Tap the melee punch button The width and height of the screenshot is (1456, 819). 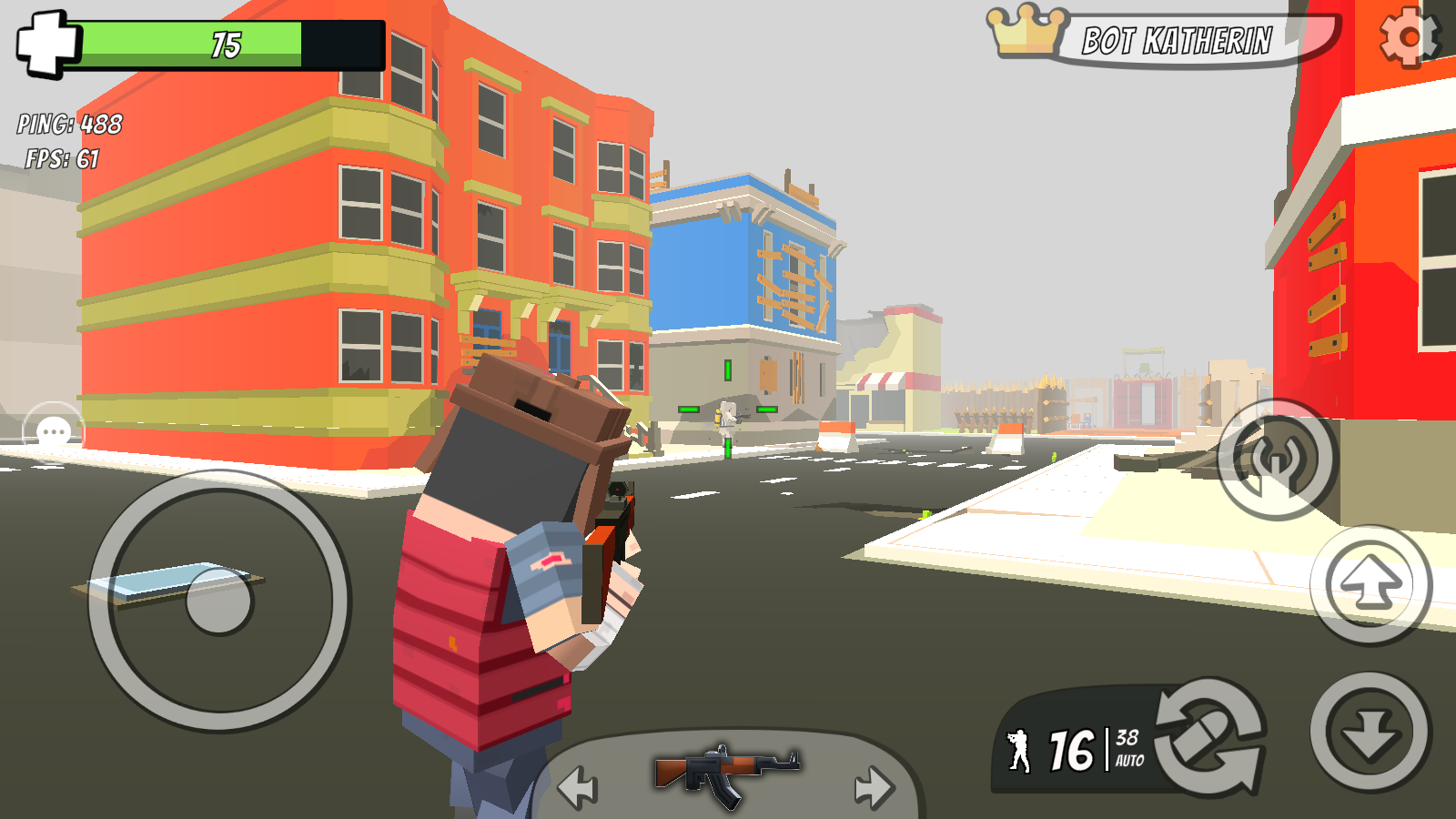(x=1277, y=460)
